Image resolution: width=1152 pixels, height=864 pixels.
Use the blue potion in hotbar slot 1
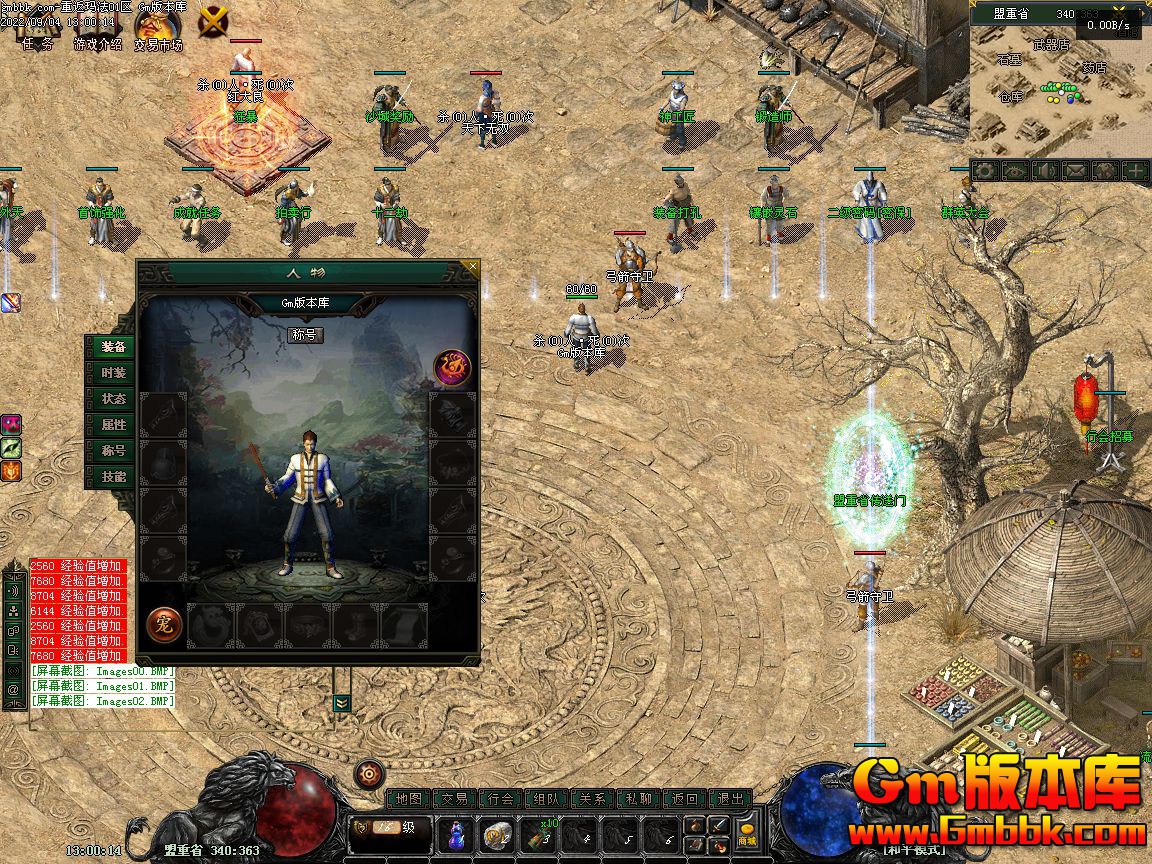(x=457, y=833)
